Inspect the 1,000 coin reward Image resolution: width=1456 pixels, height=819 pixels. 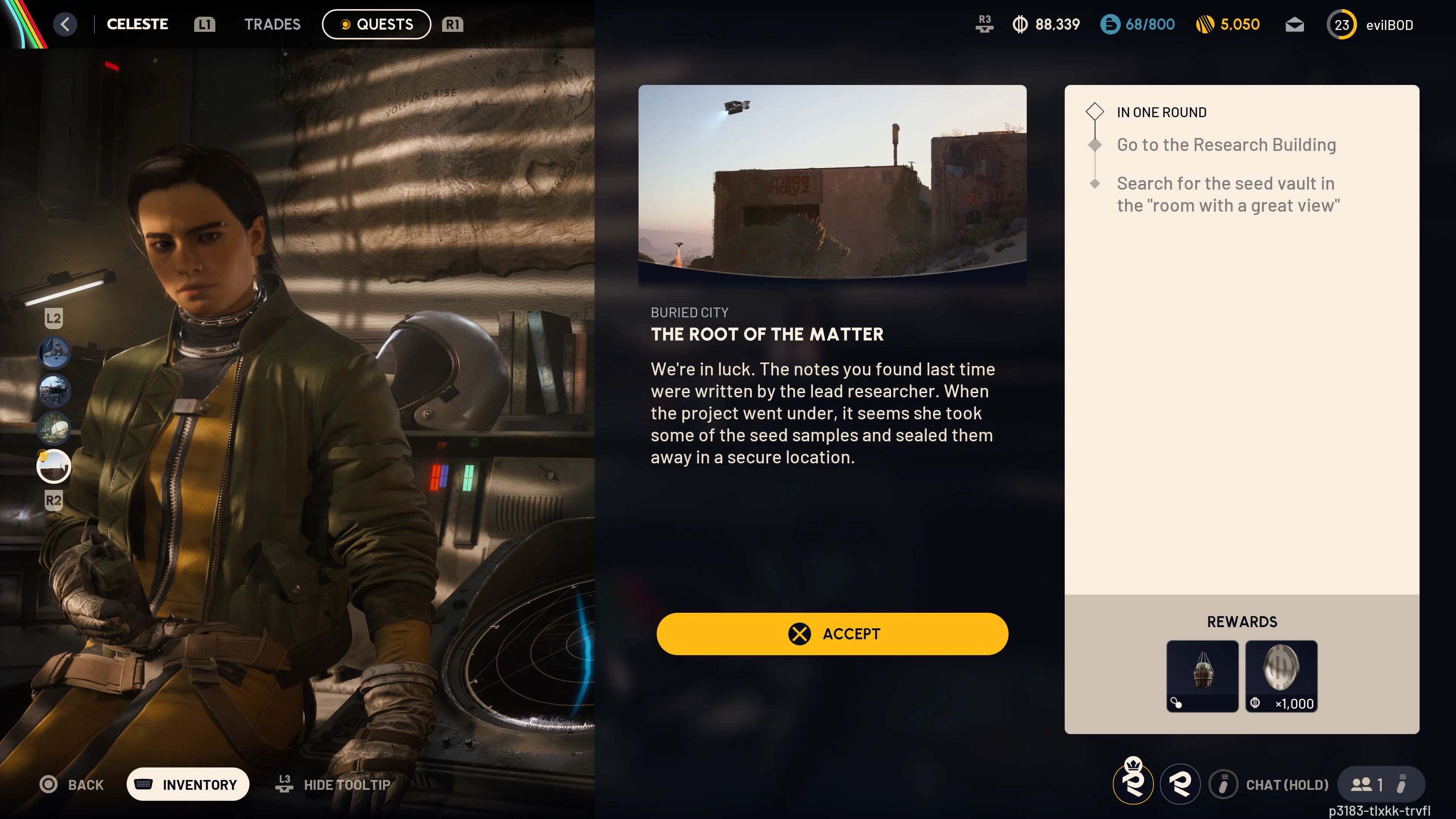[x=1281, y=675]
